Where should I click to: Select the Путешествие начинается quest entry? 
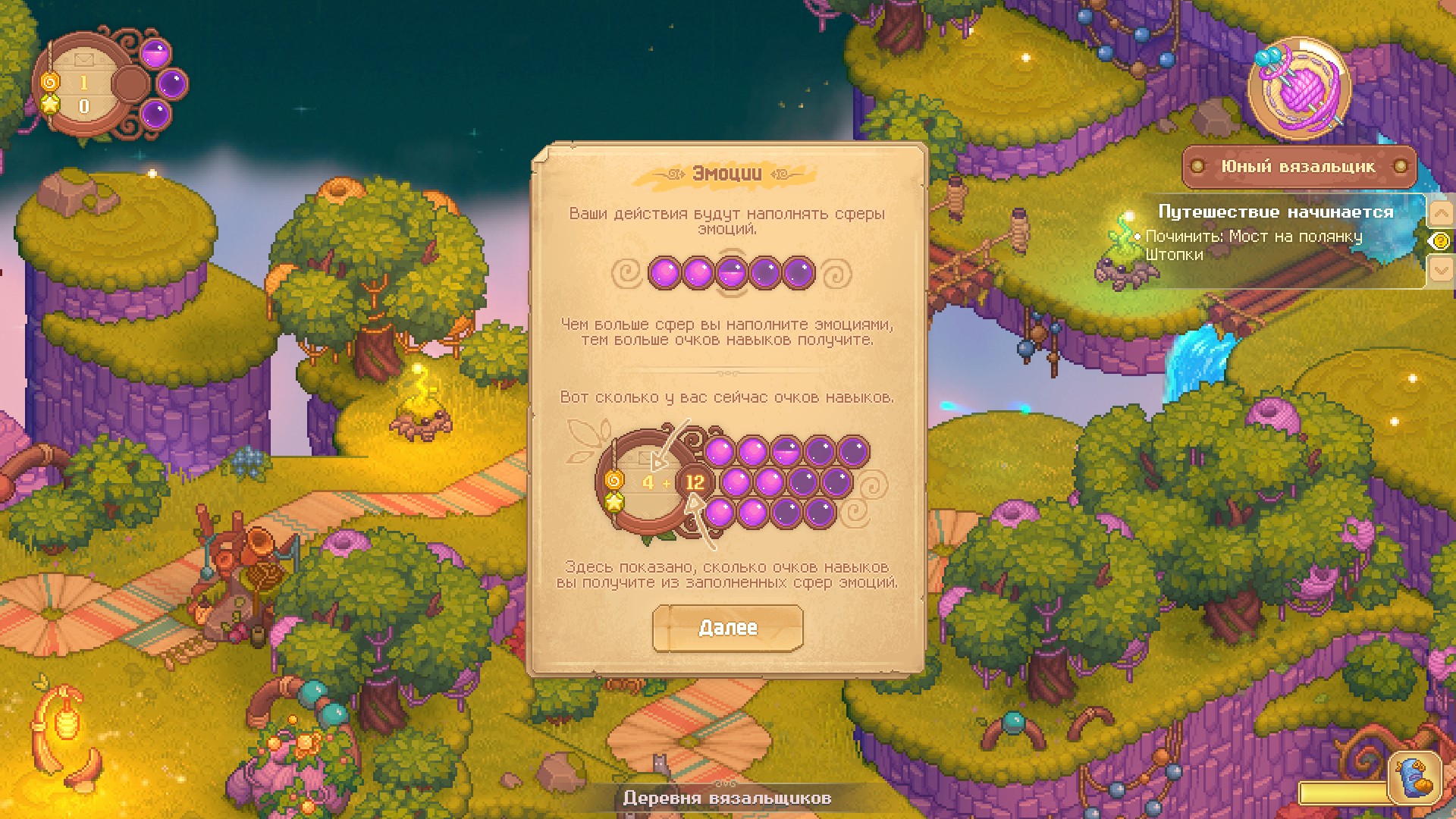coord(1276,212)
